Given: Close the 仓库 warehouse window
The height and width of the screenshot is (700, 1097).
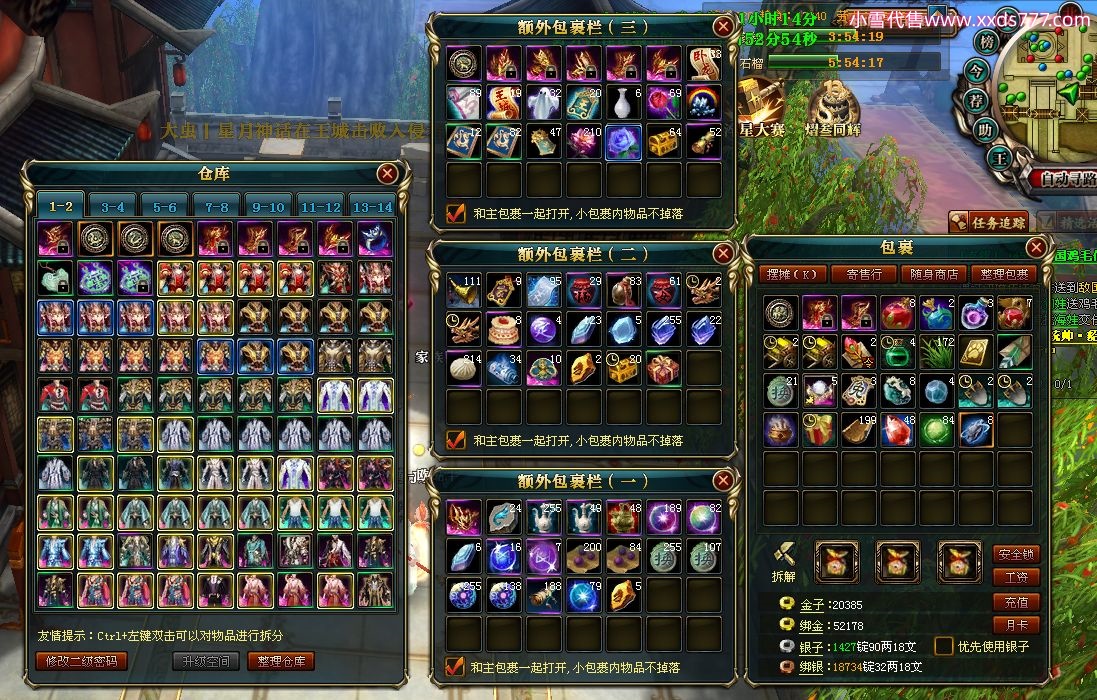Looking at the screenshot, I should [387, 174].
